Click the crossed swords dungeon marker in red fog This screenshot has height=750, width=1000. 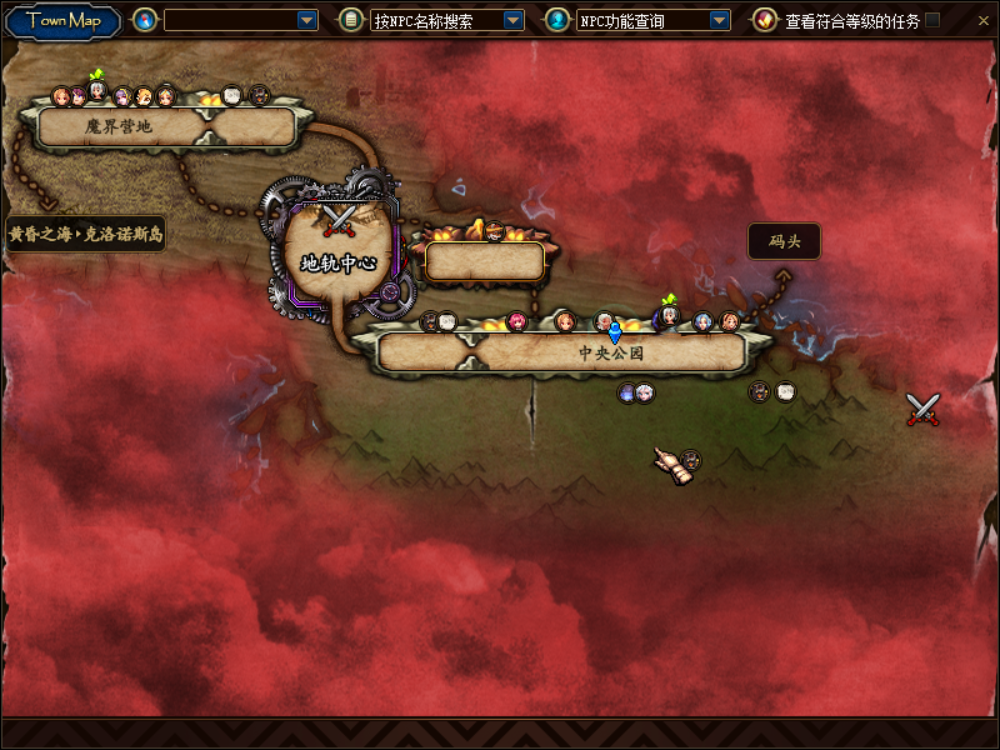coord(923,409)
